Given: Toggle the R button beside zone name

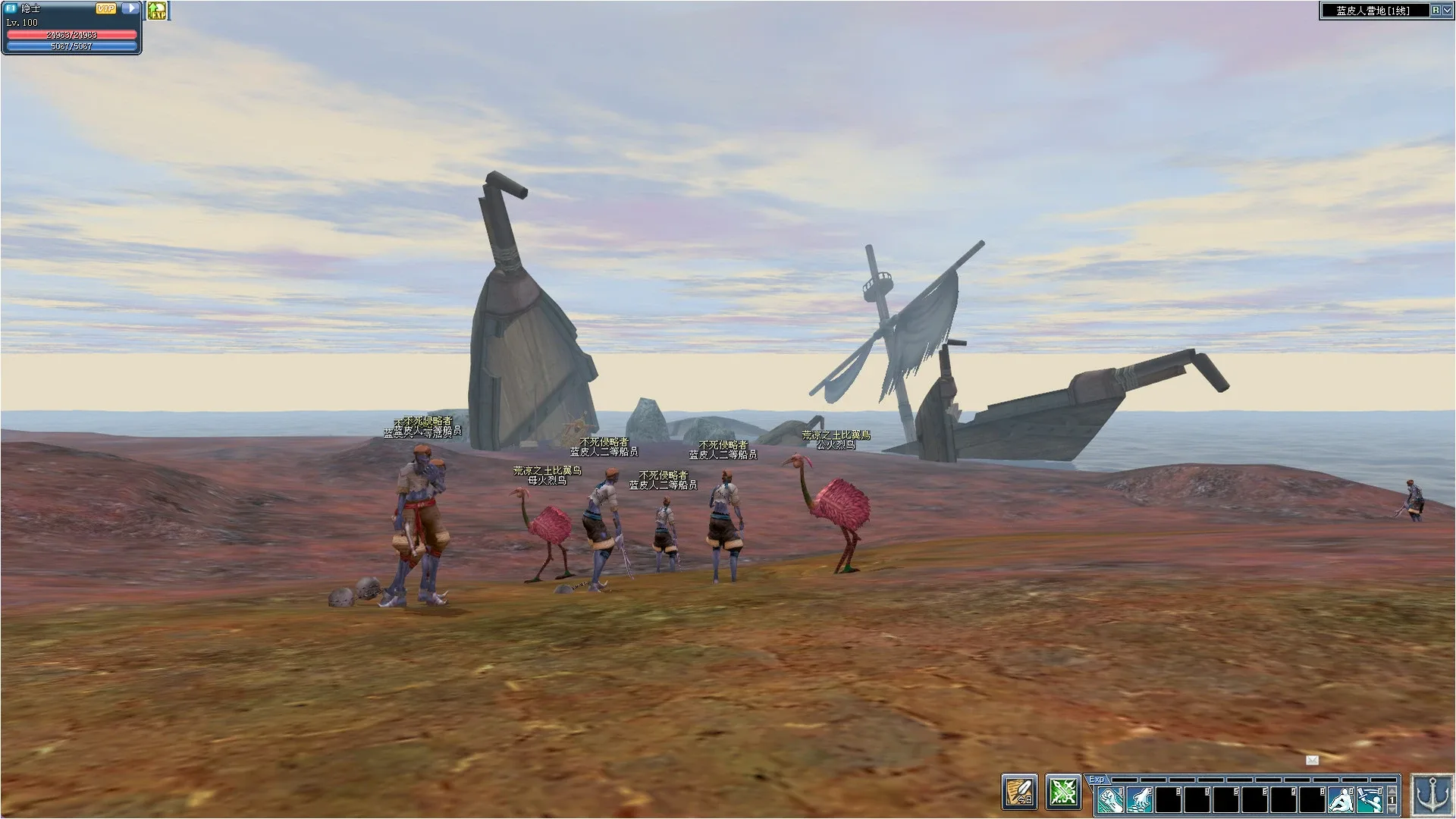Looking at the screenshot, I should point(1433,11).
